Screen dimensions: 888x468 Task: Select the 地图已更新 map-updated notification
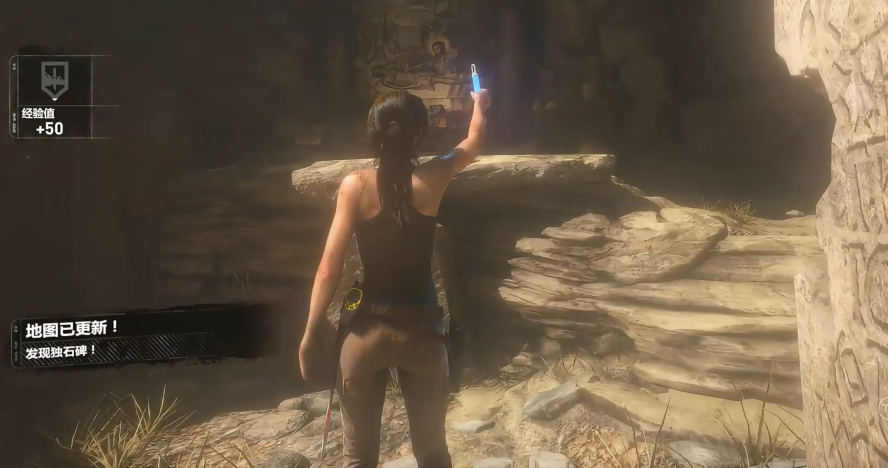[x=73, y=328]
